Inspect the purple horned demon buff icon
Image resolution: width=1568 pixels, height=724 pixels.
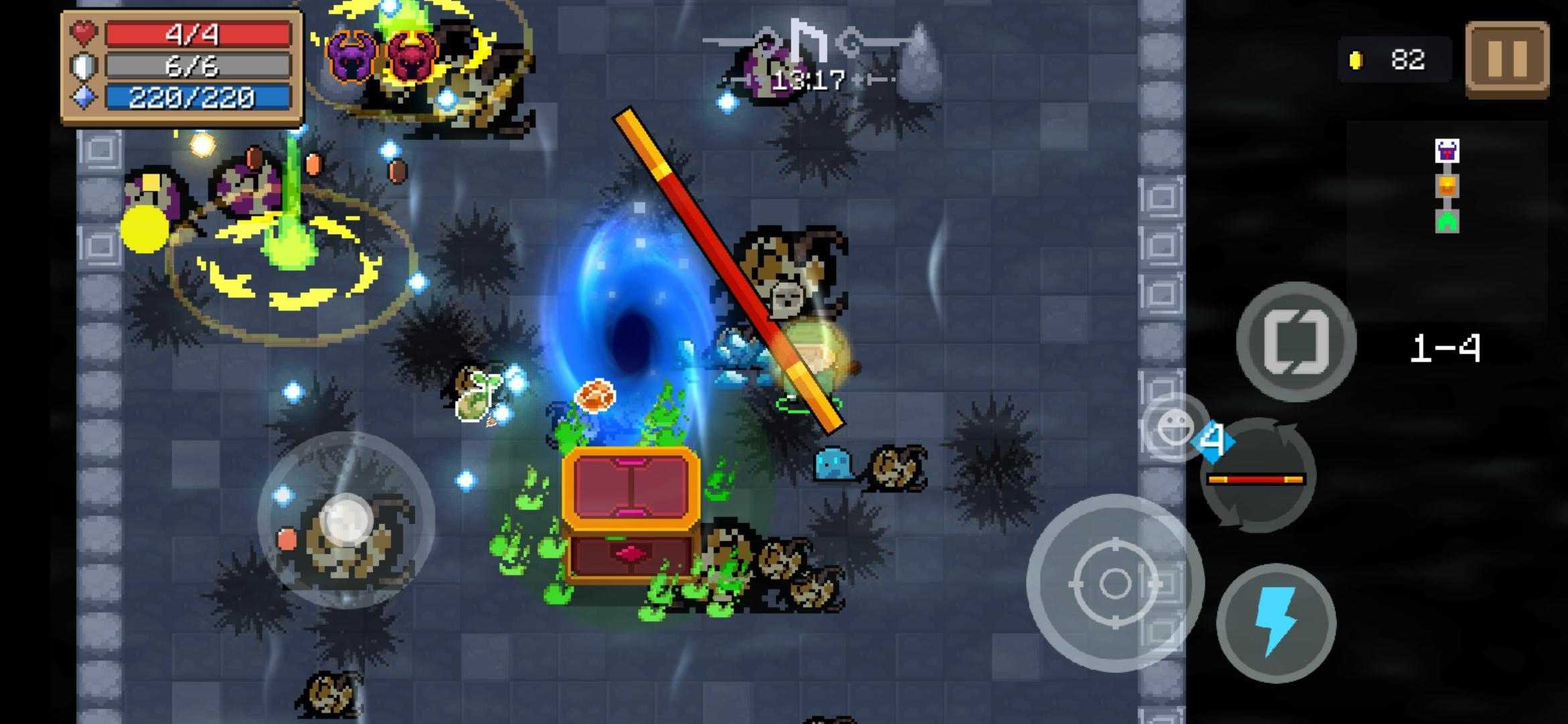pyautogui.click(x=351, y=56)
